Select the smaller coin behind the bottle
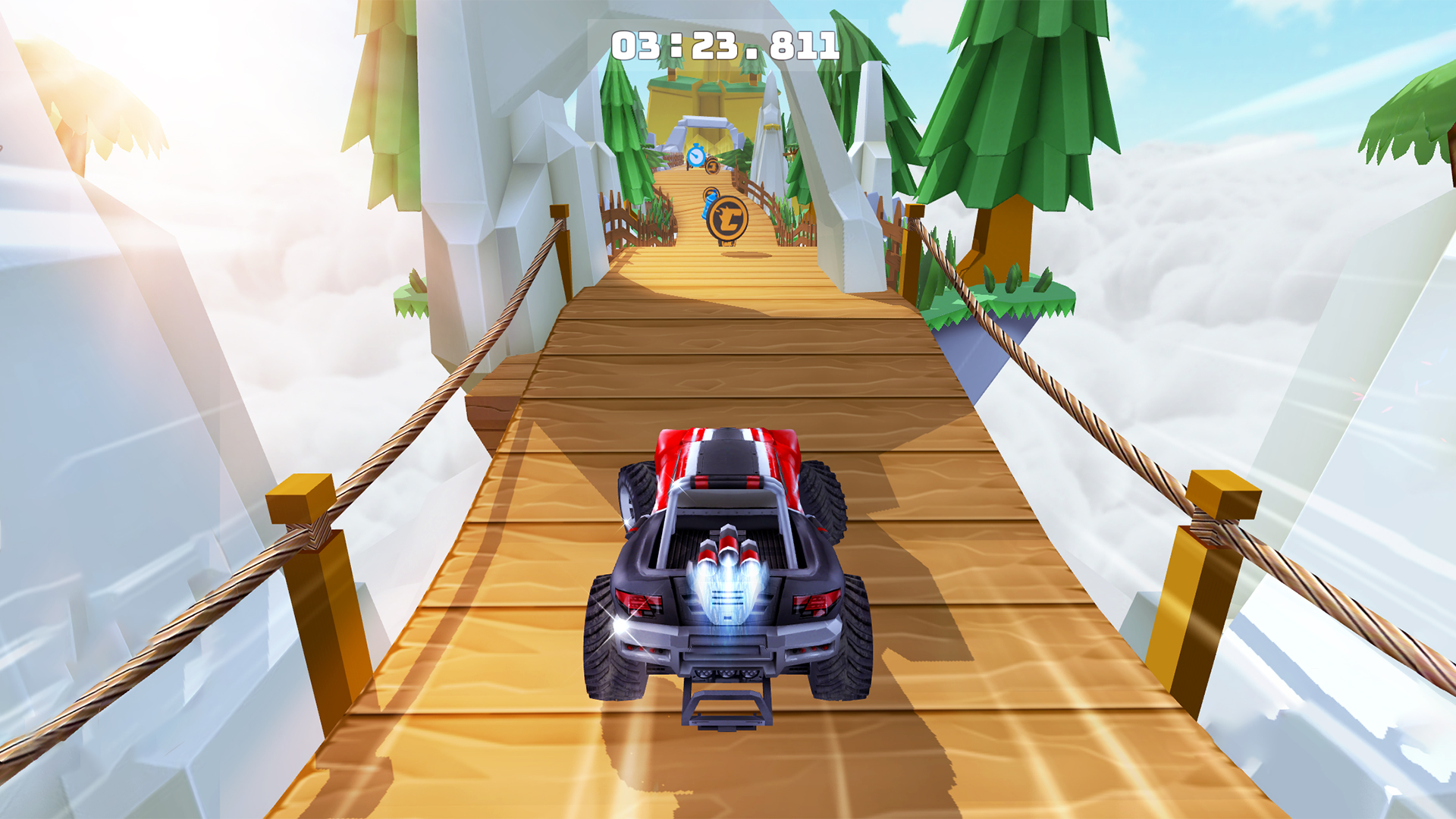 tap(710, 193)
